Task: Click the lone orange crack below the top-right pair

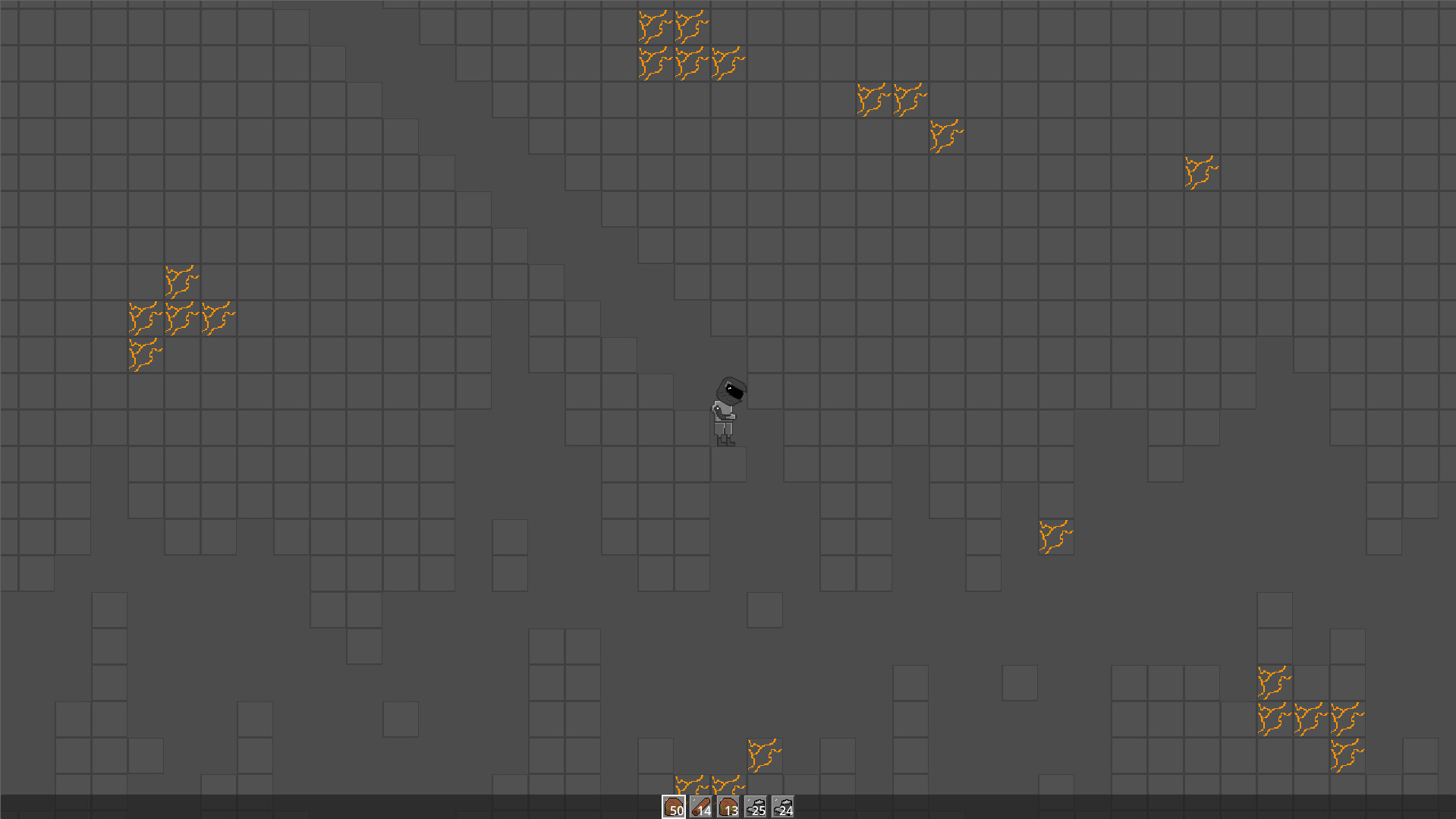Action: (x=945, y=134)
